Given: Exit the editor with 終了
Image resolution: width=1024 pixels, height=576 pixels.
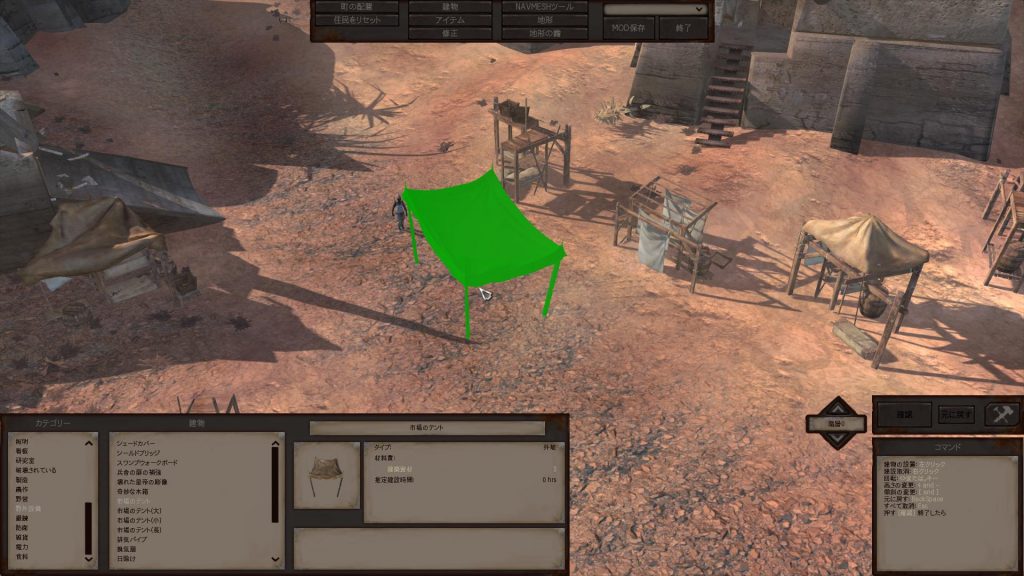Looking at the screenshot, I should [x=684, y=28].
